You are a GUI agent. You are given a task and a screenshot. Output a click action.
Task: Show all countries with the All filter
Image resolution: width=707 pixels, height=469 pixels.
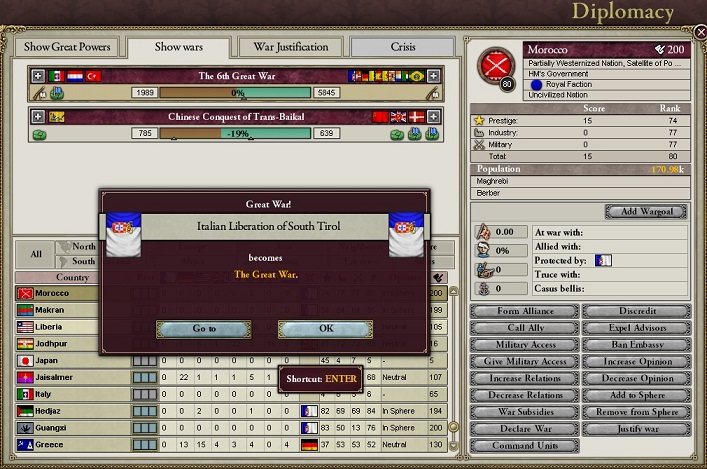click(36, 254)
